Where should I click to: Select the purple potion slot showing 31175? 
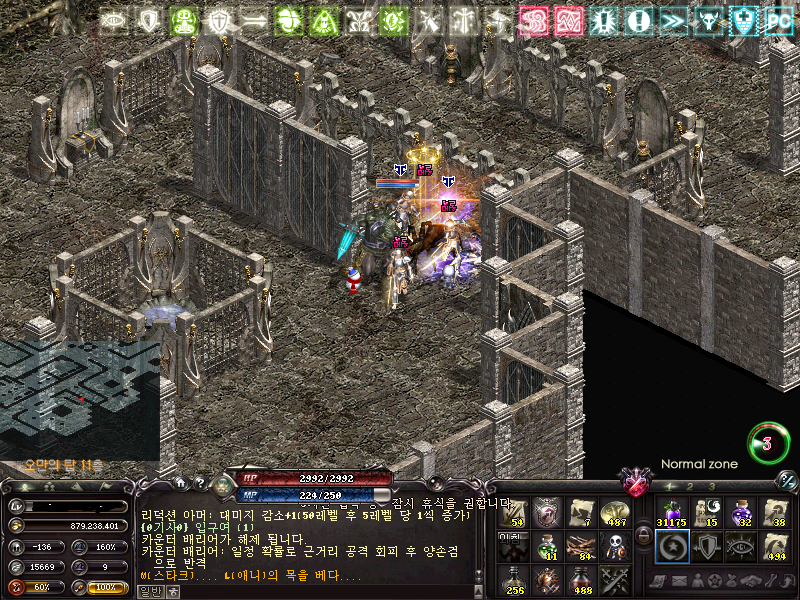click(x=671, y=513)
